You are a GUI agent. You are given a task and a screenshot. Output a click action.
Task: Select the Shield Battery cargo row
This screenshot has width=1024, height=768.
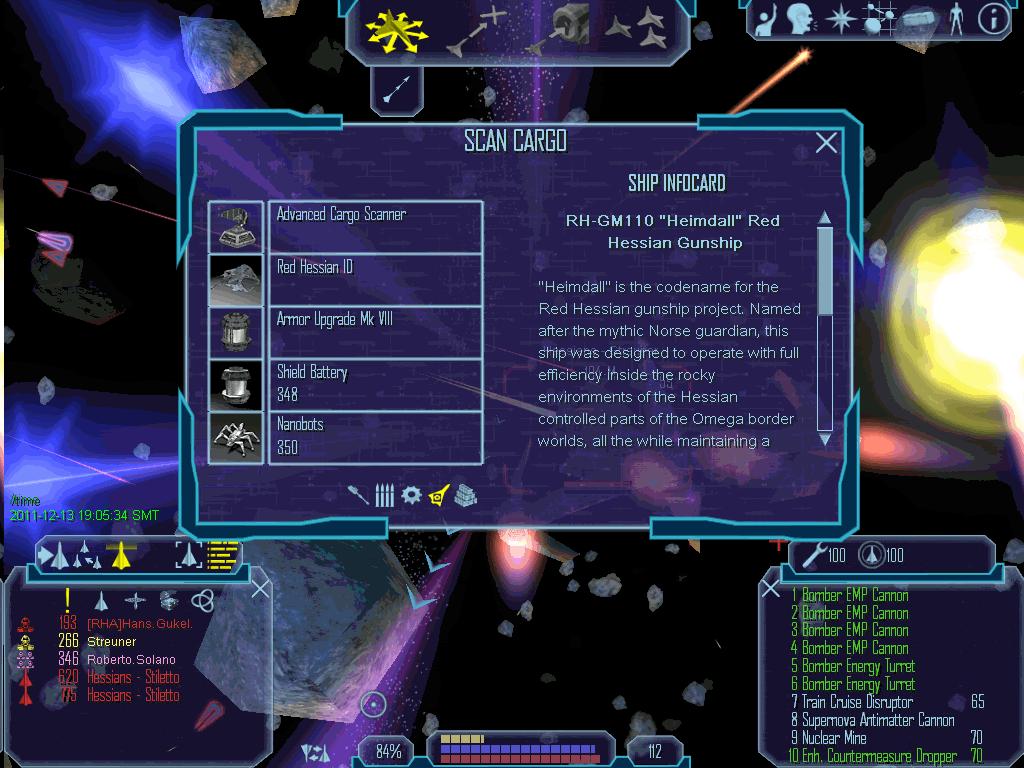coord(375,384)
